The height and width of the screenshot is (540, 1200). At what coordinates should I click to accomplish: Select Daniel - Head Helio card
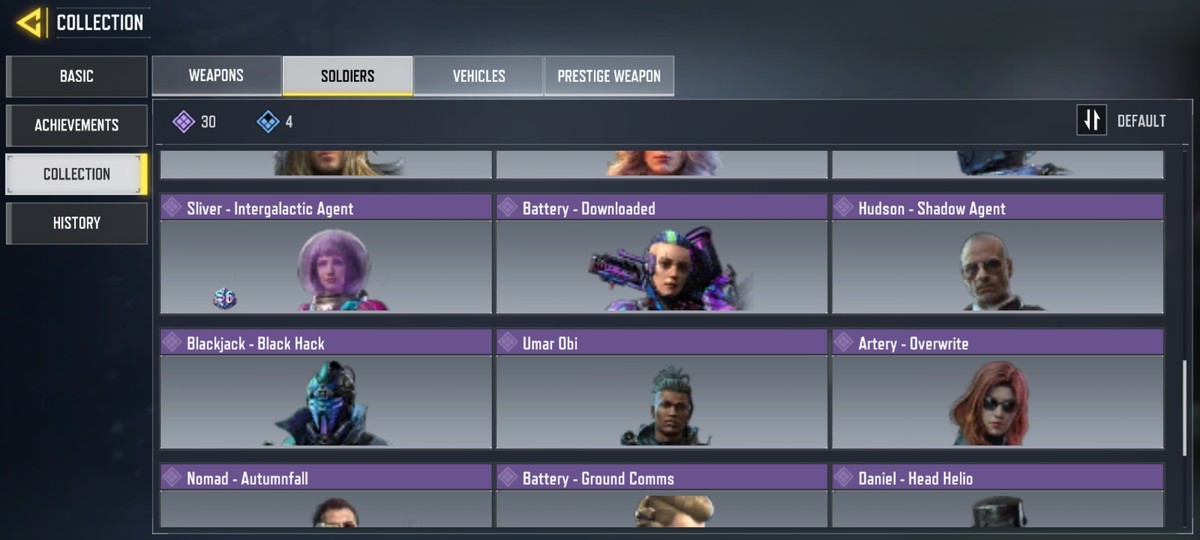998,495
